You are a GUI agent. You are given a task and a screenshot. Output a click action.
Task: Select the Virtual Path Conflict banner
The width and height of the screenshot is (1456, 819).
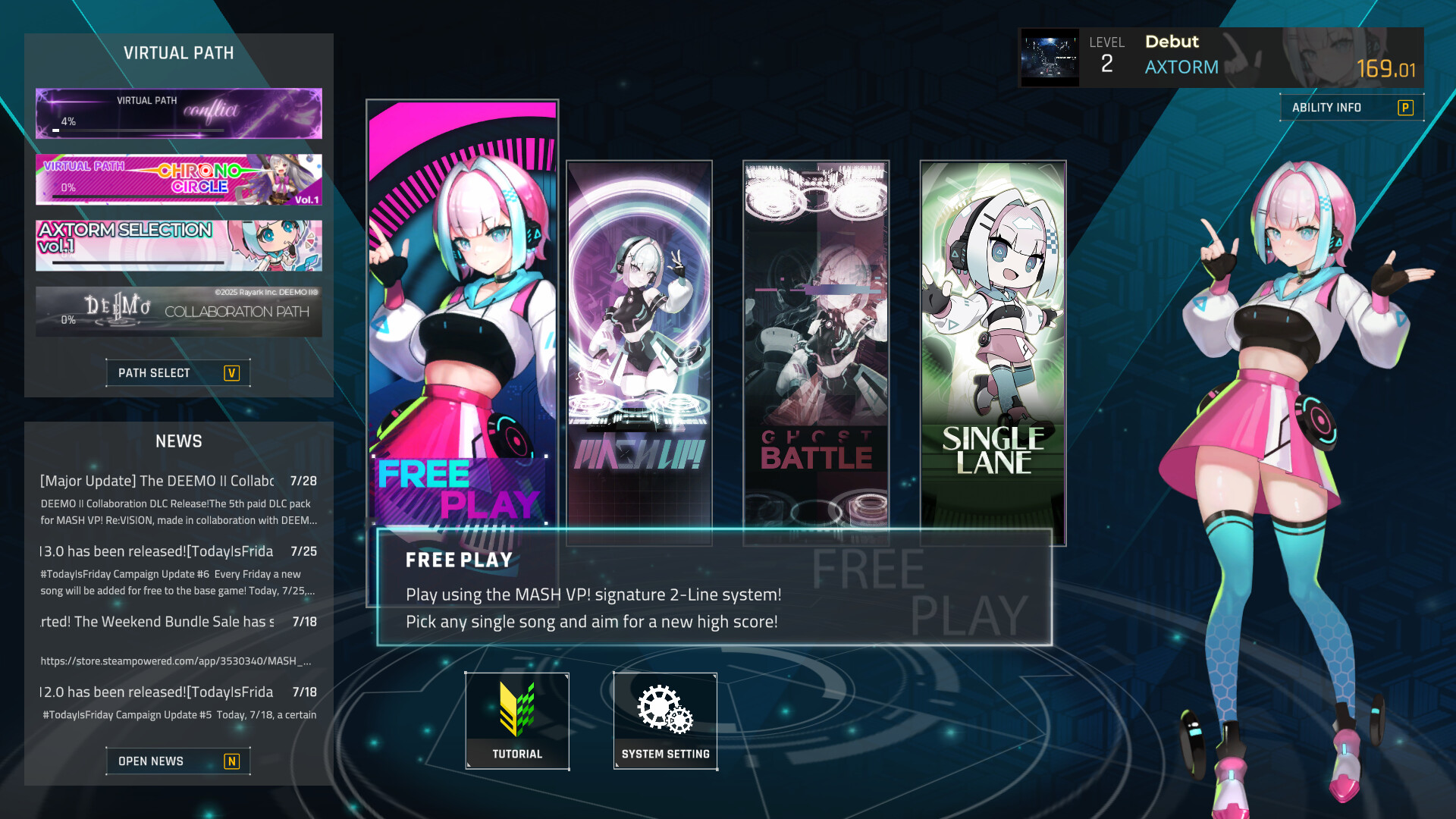[179, 114]
